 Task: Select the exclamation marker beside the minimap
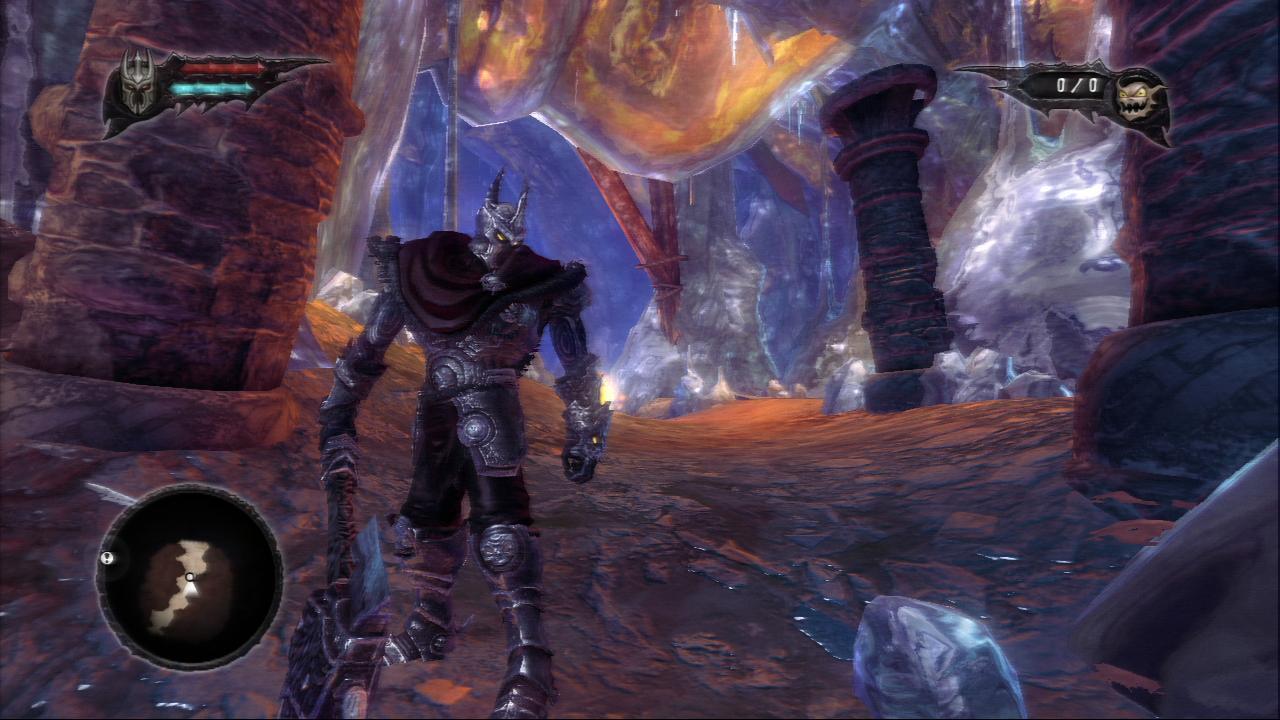(107, 559)
